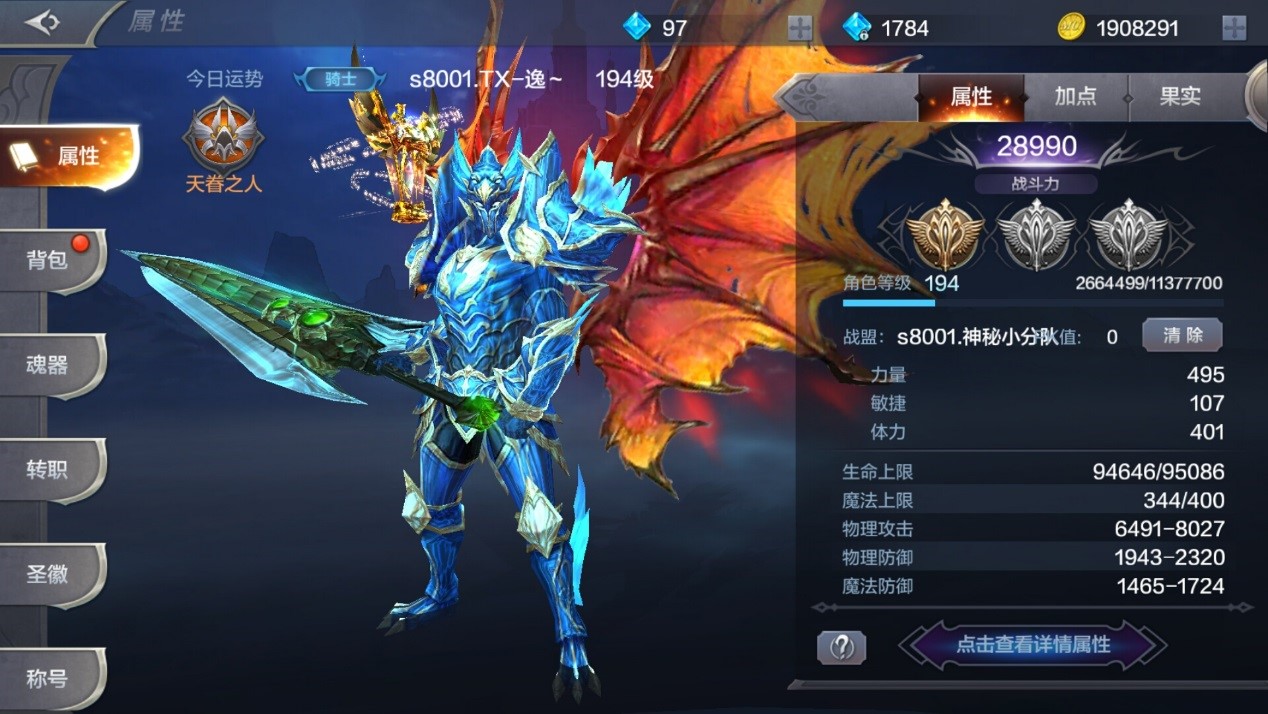
Task: Click the 清除 clear button
Action: (1182, 336)
